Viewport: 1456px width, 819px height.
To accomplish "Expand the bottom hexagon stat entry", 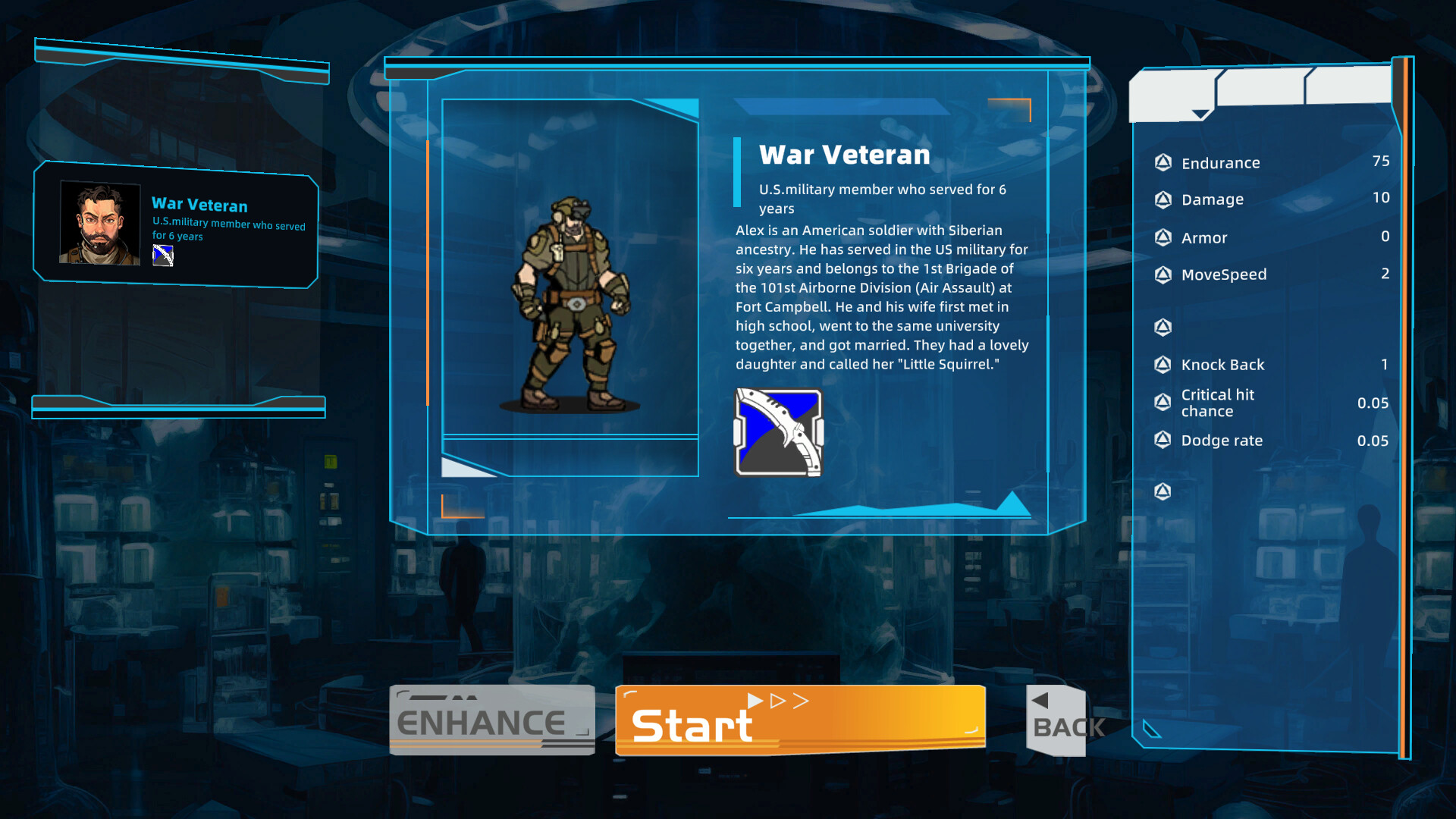I will (1163, 491).
